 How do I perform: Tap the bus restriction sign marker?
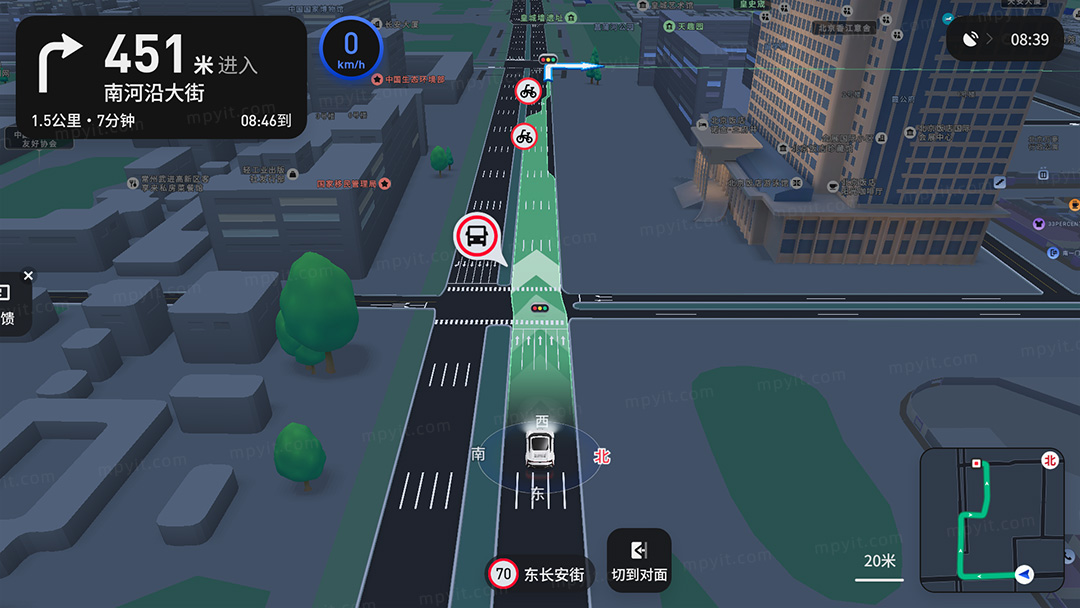pyautogui.click(x=475, y=238)
